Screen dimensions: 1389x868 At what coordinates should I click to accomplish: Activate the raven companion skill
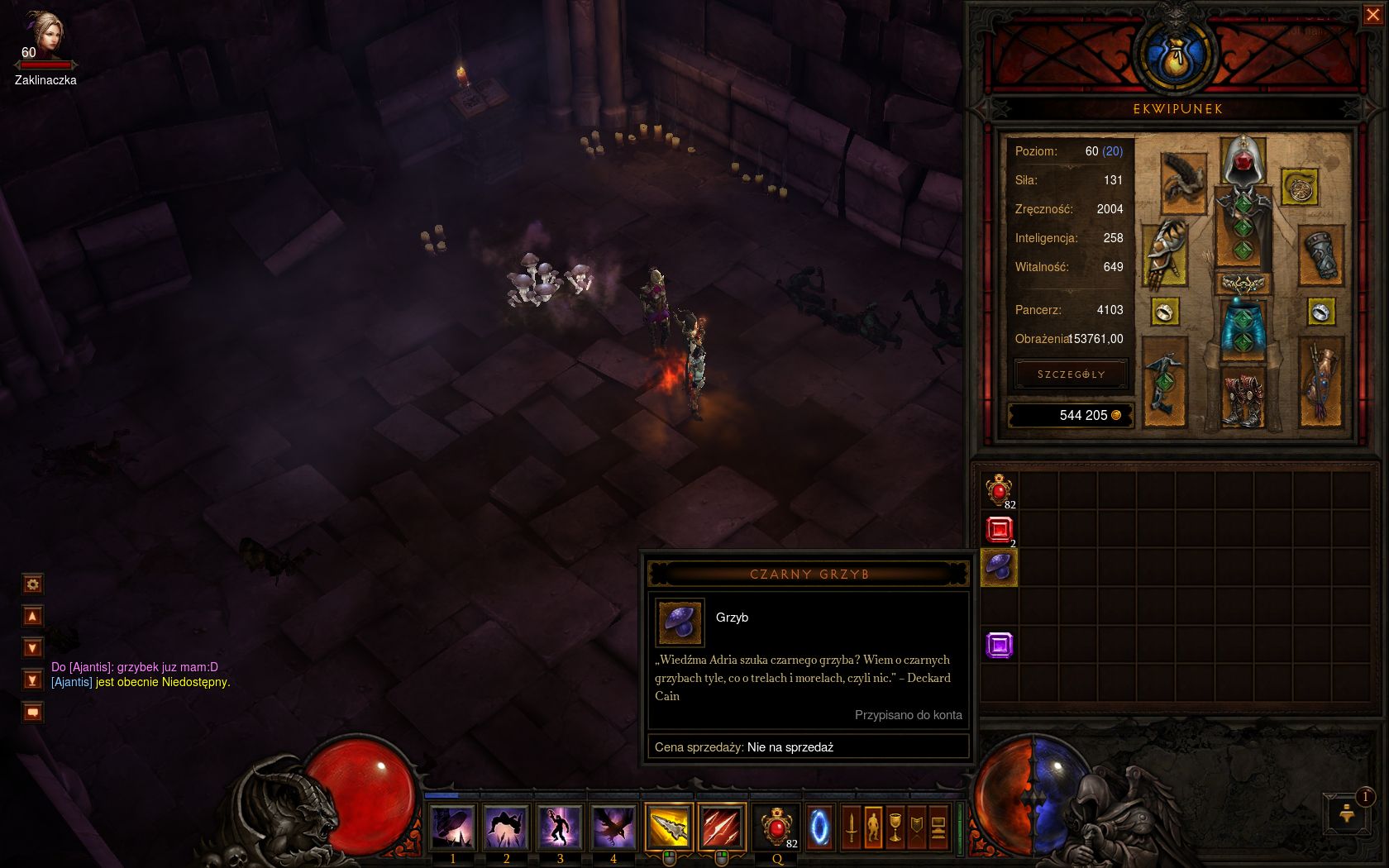[x=613, y=827]
